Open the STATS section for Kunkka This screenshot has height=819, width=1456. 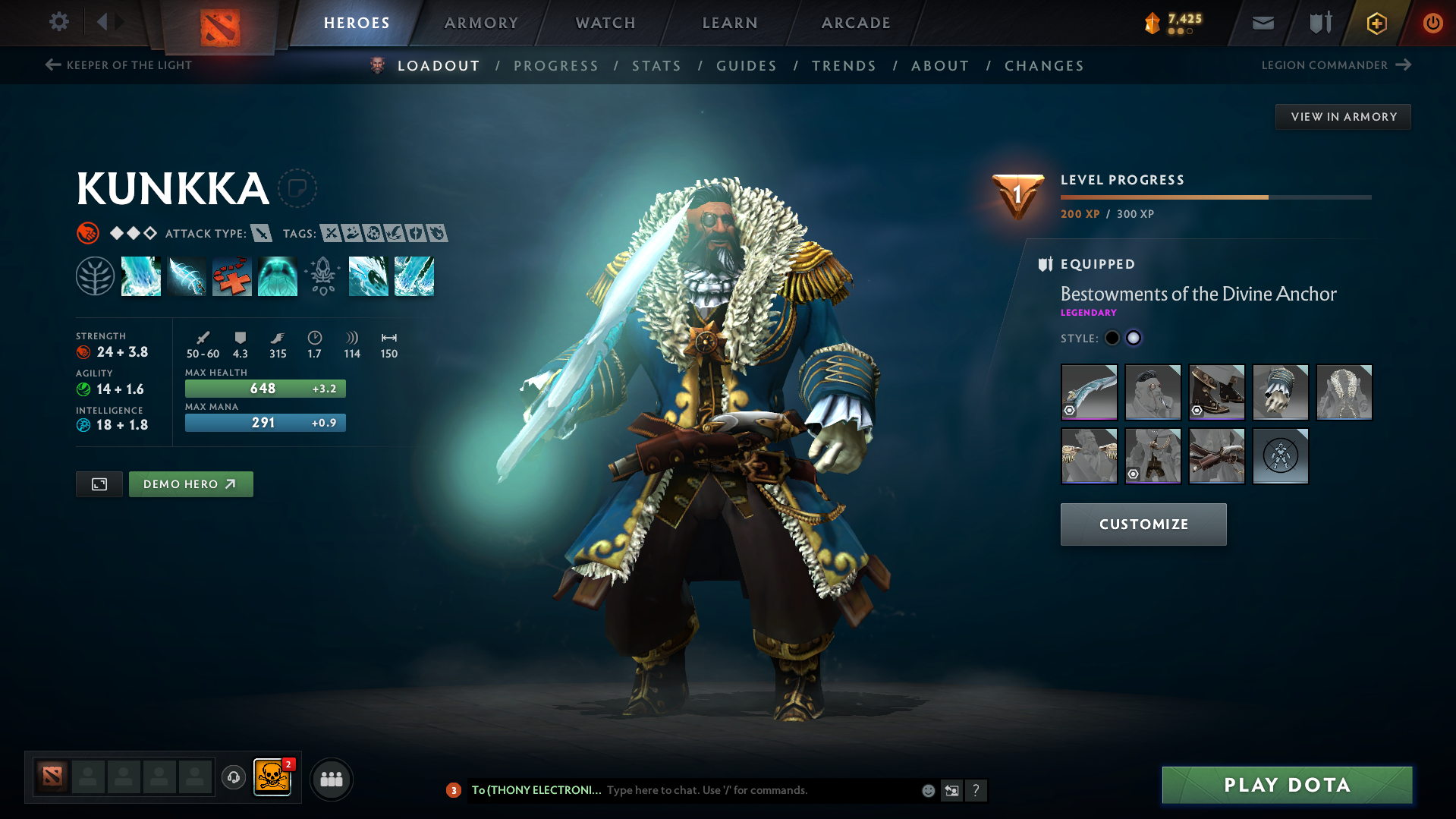point(656,66)
